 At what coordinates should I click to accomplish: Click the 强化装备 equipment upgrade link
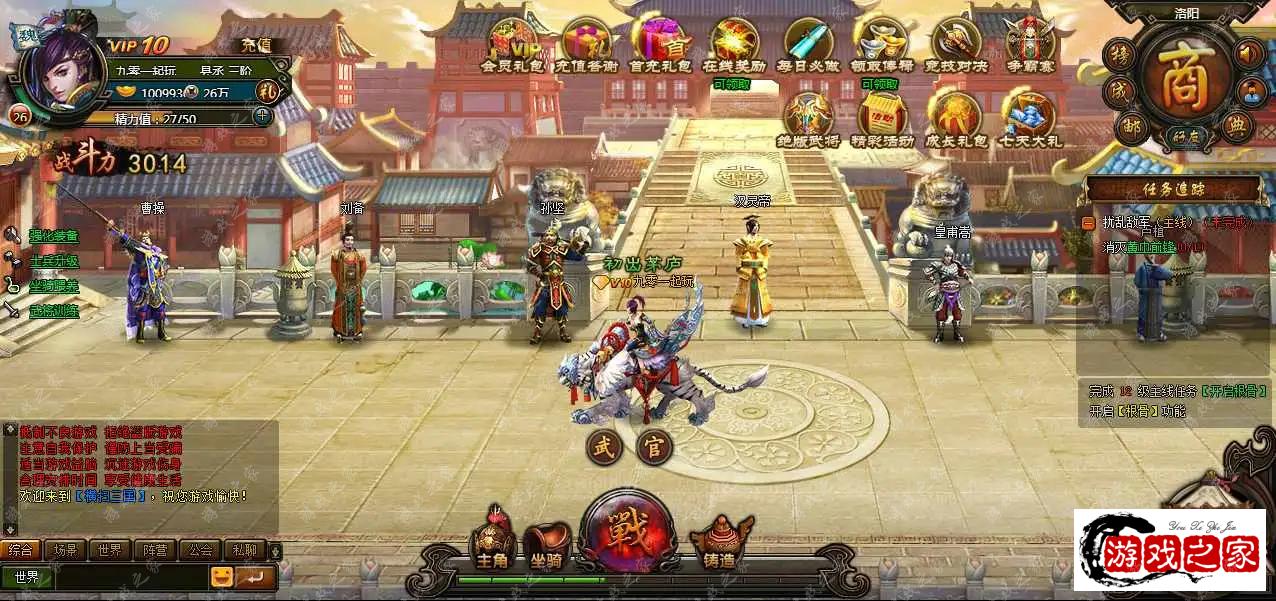pos(53,236)
